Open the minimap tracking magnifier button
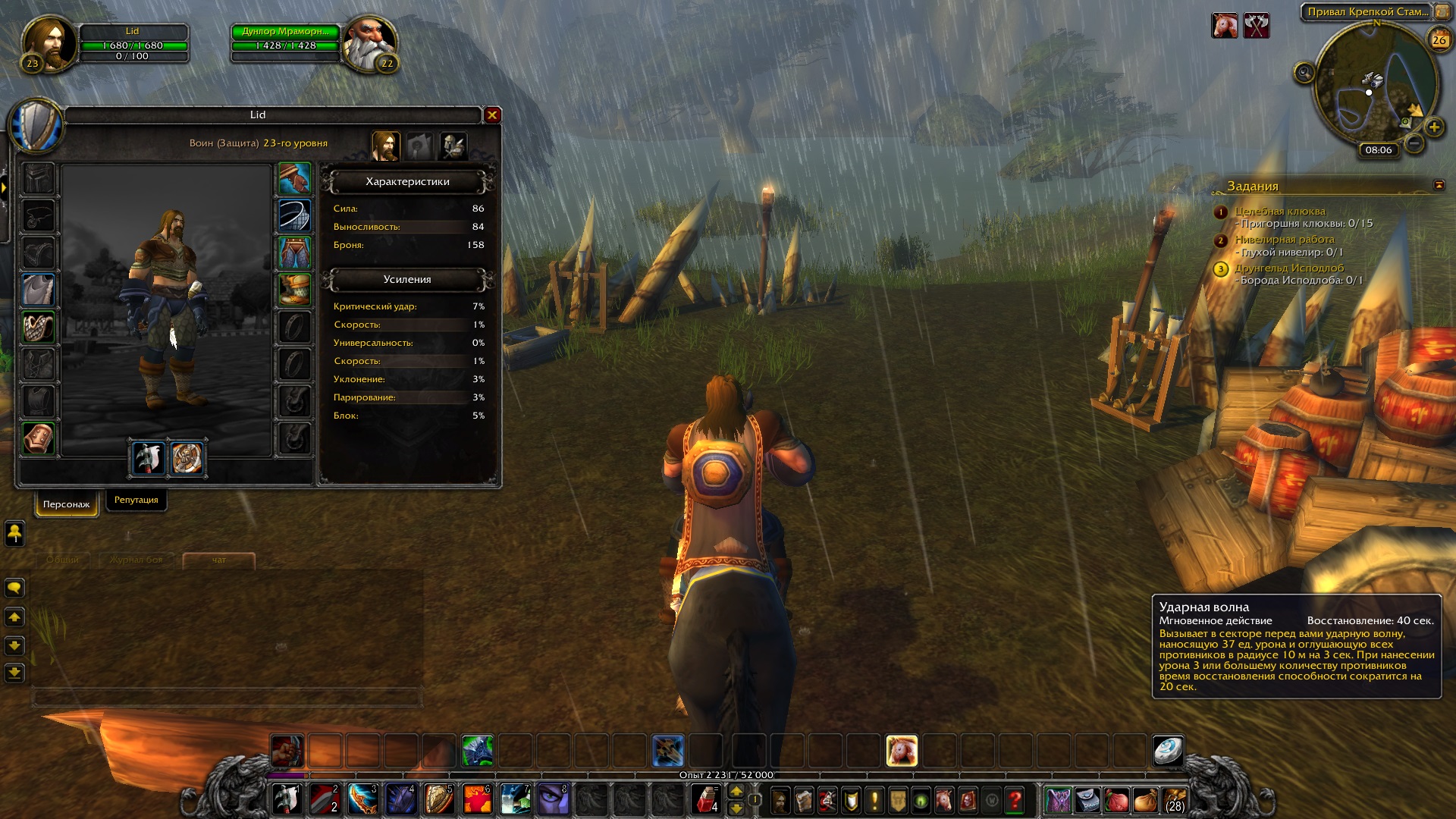This screenshot has width=1456, height=819. click(1304, 73)
